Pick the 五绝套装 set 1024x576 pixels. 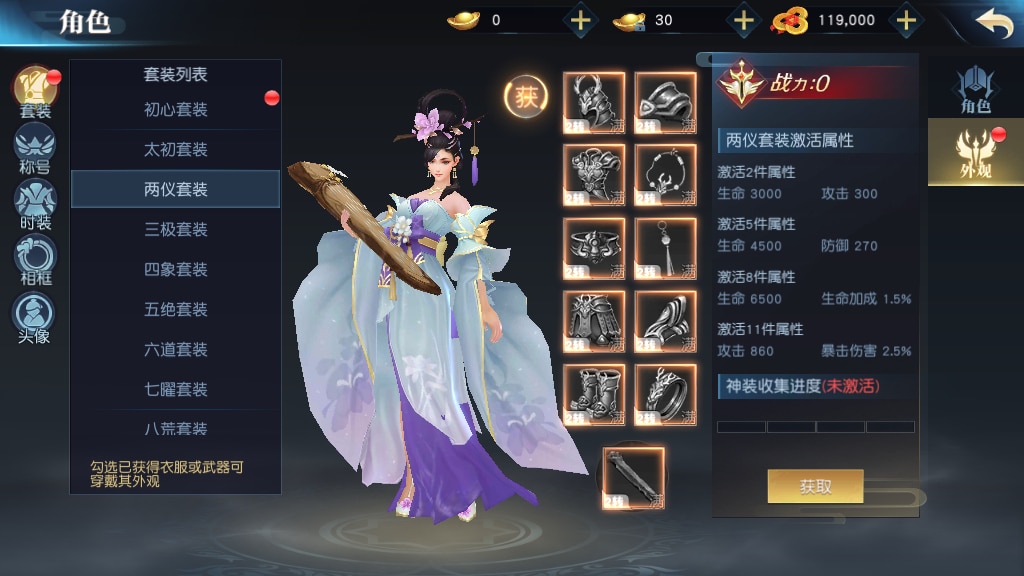pos(175,310)
